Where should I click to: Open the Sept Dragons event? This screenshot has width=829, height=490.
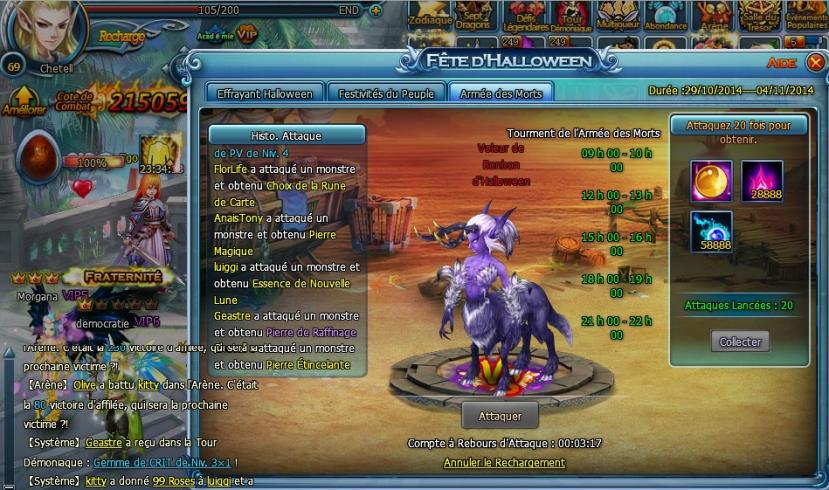[x=475, y=15]
